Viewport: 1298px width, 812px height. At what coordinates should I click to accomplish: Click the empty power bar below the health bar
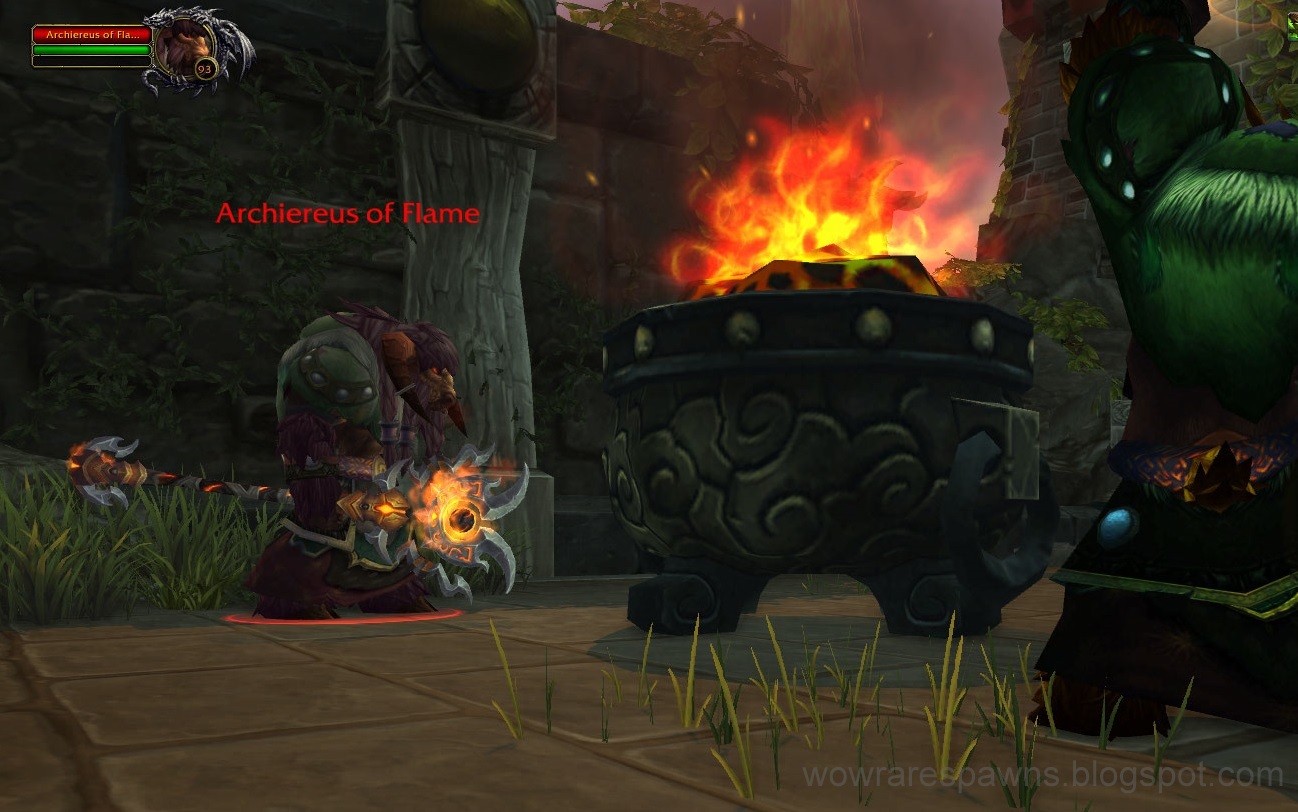[x=91, y=61]
